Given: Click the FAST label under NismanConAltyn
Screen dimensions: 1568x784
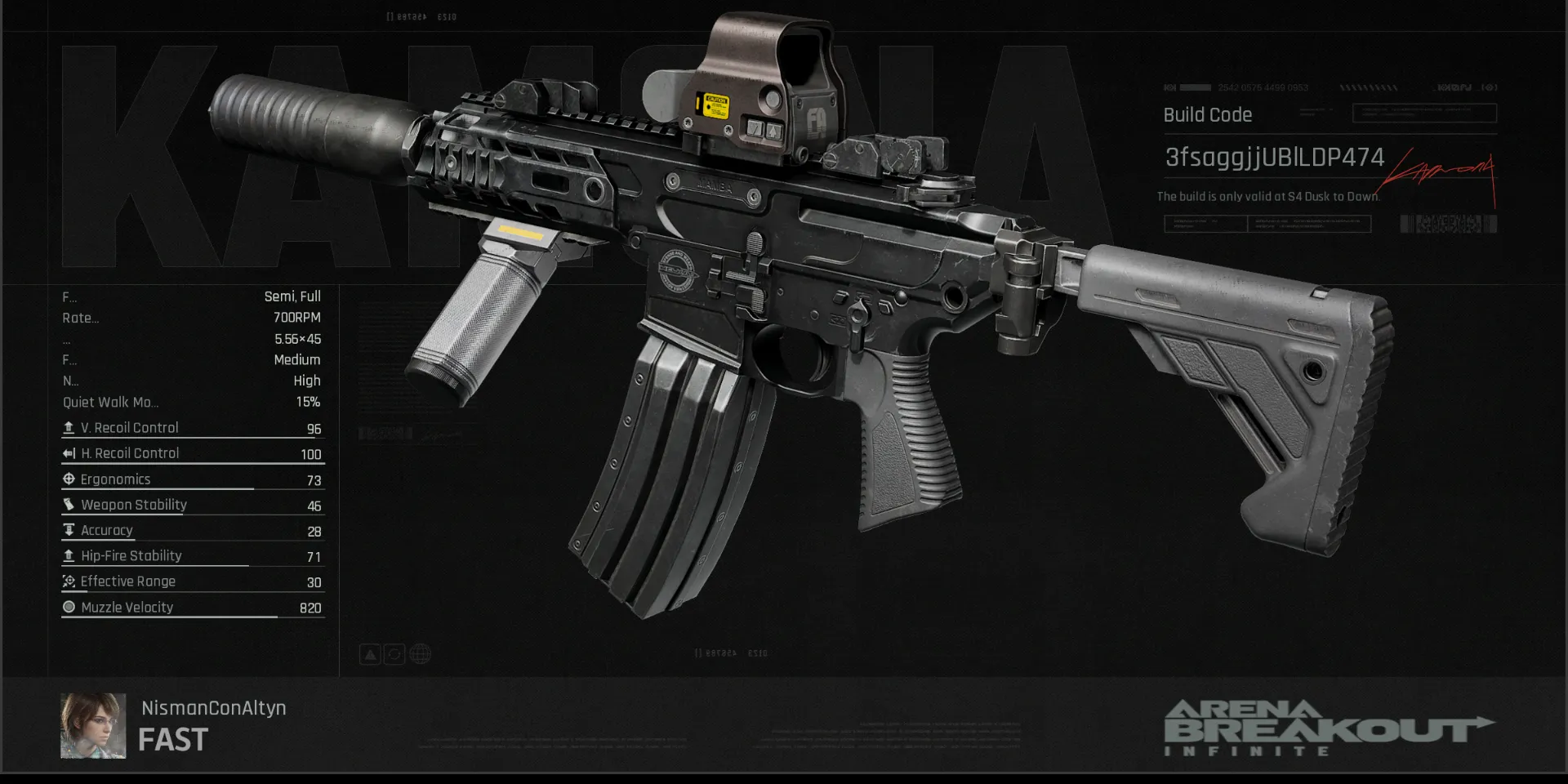Looking at the screenshot, I should (171, 740).
